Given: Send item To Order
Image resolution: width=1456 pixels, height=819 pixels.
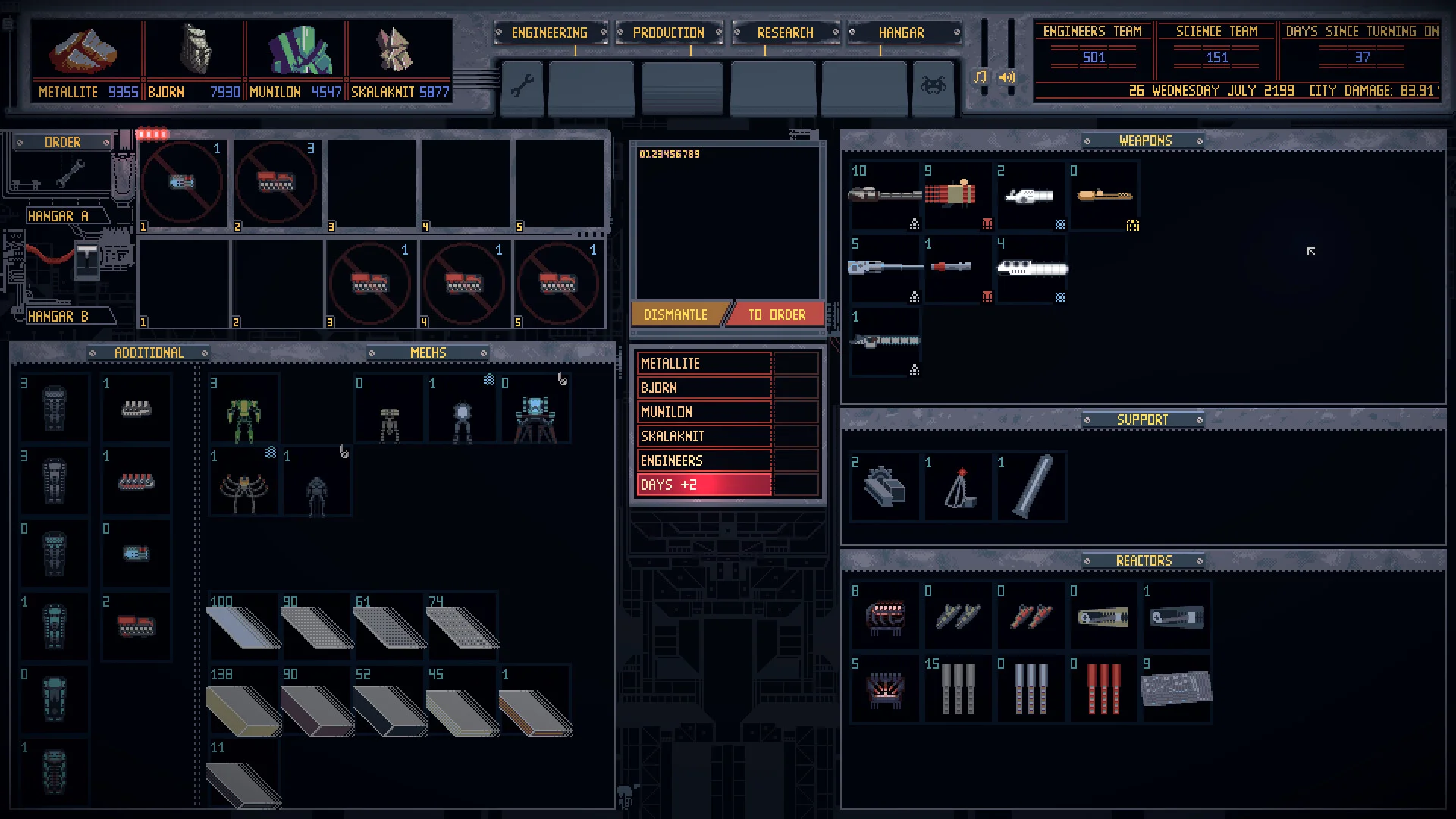Looking at the screenshot, I should (777, 315).
